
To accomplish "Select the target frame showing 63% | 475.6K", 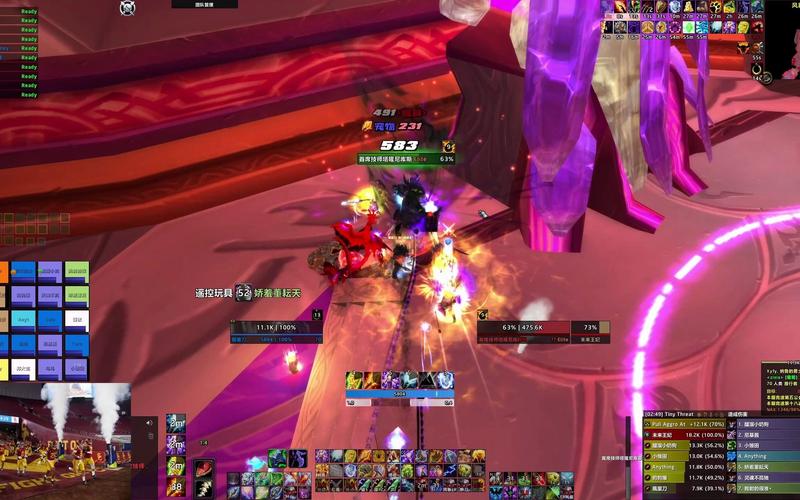I will tap(522, 327).
